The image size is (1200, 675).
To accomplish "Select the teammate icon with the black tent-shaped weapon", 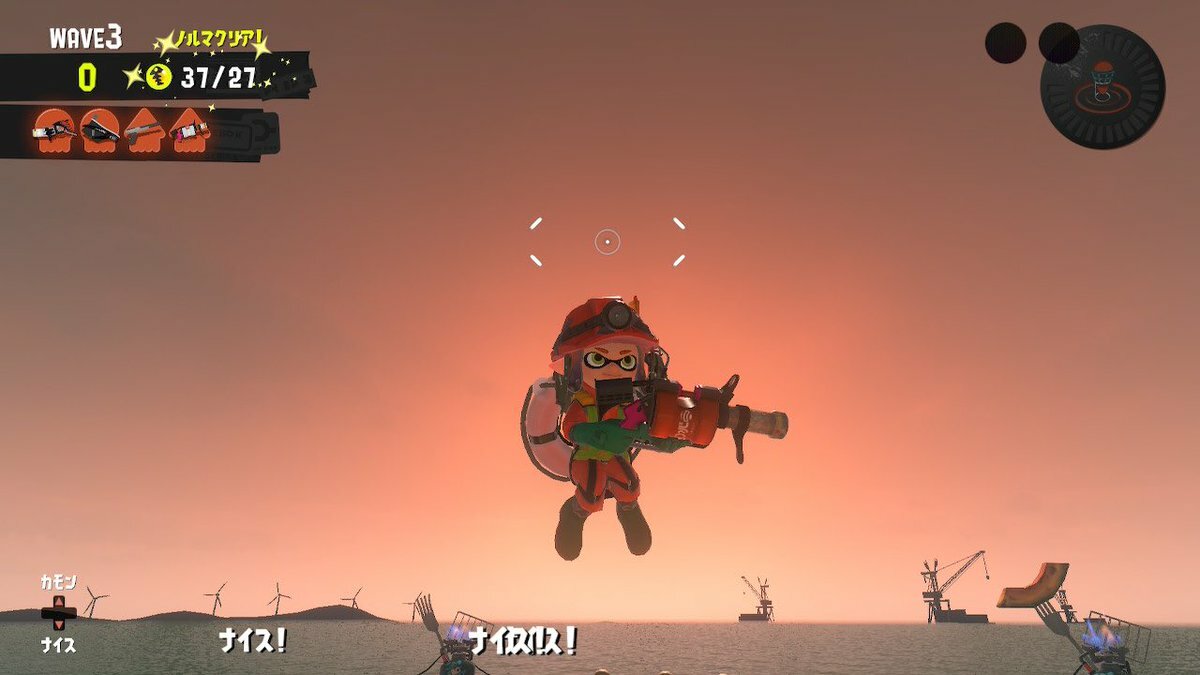I will click(100, 130).
